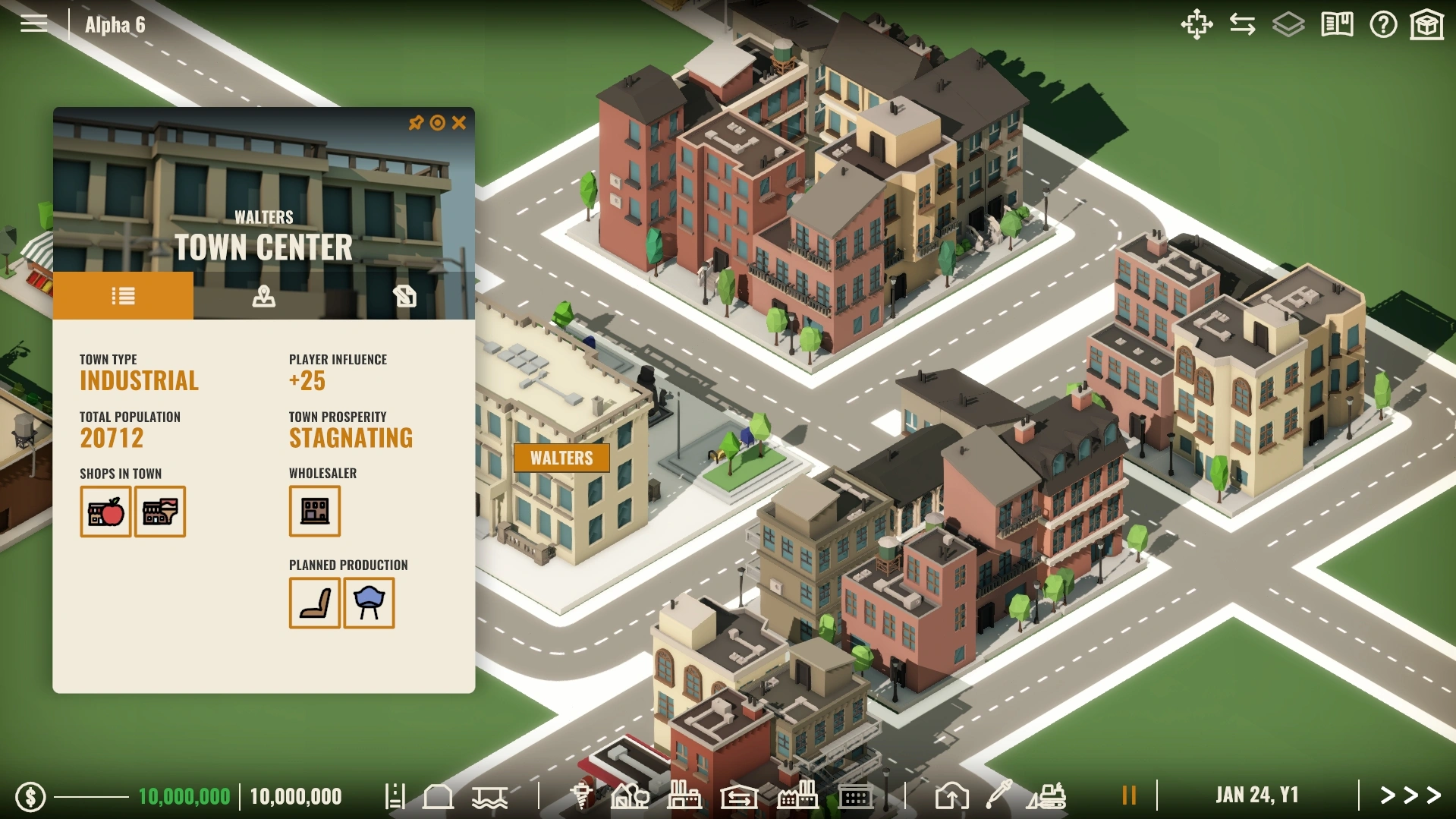Open the bulldozer demolish tool
Screen dimensions: 1456x819
1048,795
